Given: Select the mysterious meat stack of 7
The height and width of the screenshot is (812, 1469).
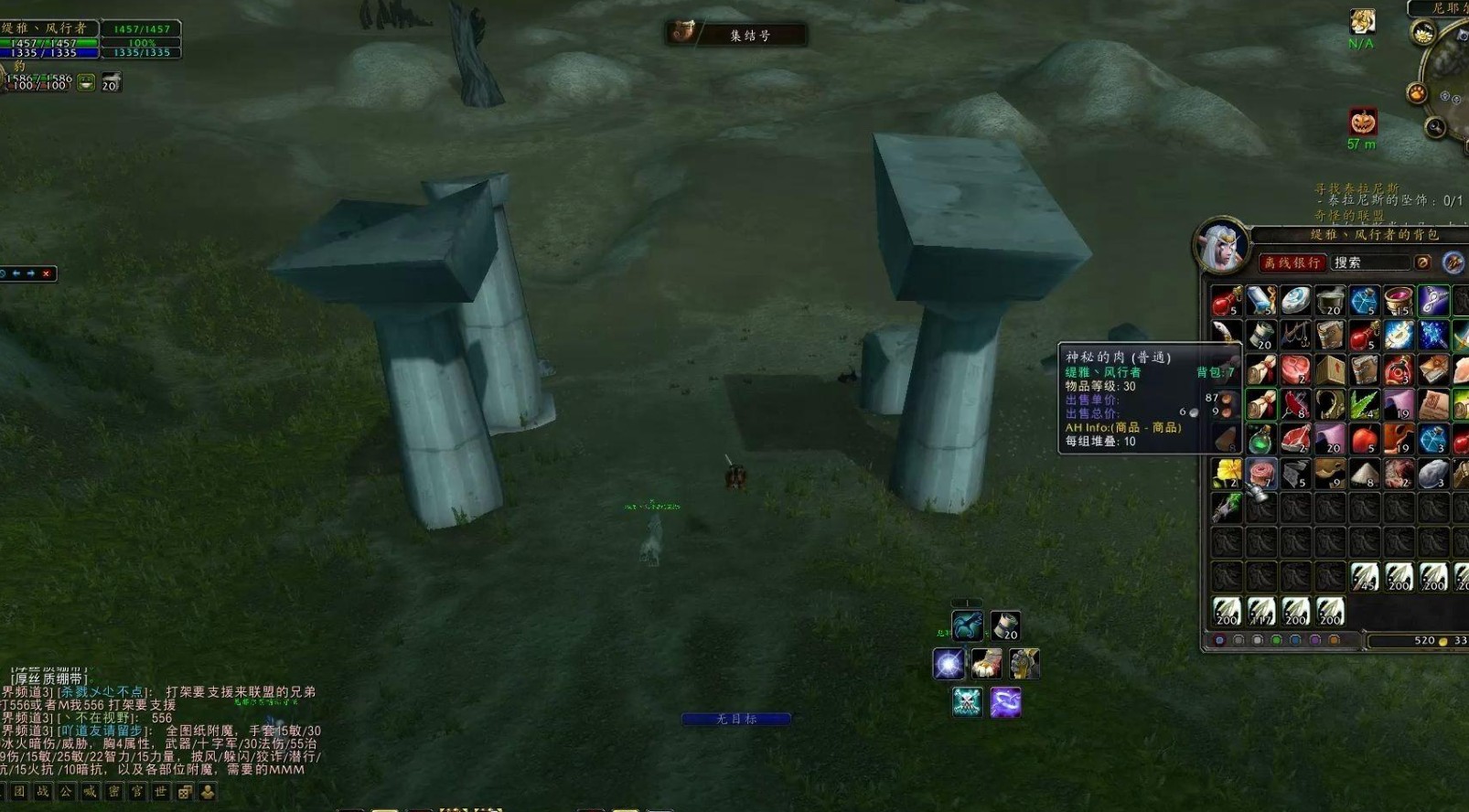Looking at the screenshot, I should point(1260,474).
